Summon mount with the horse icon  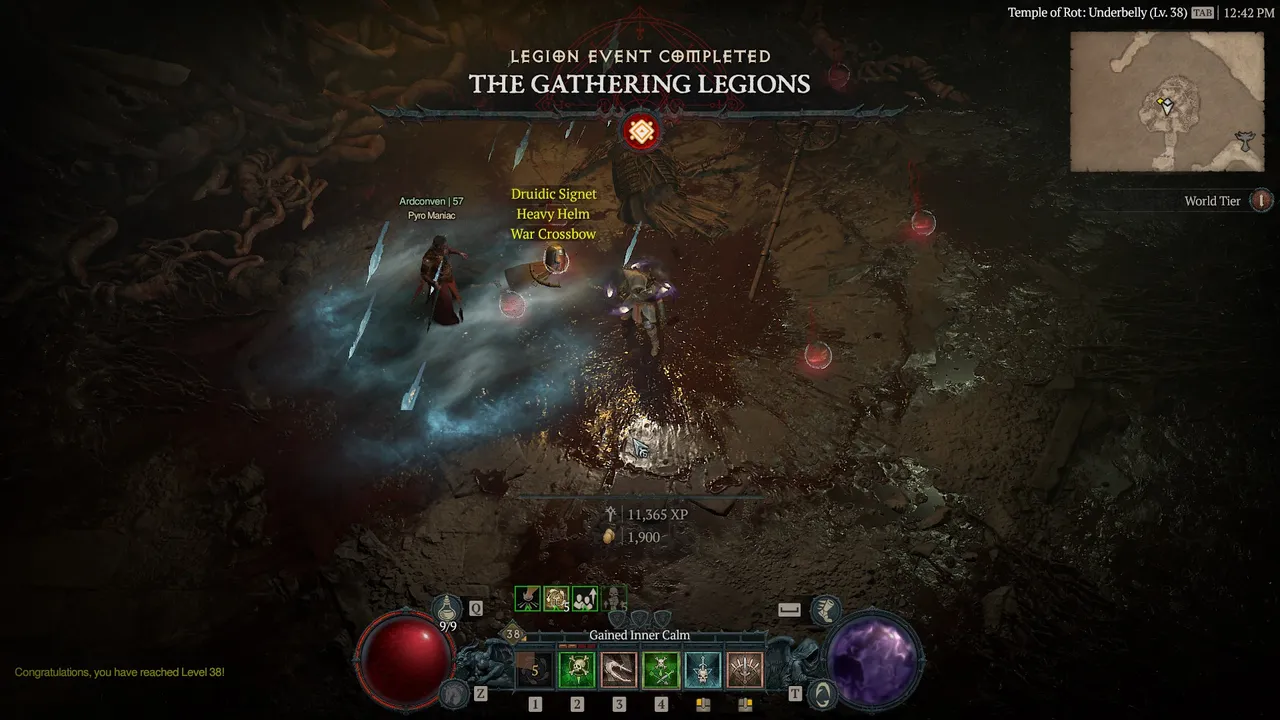[455, 693]
